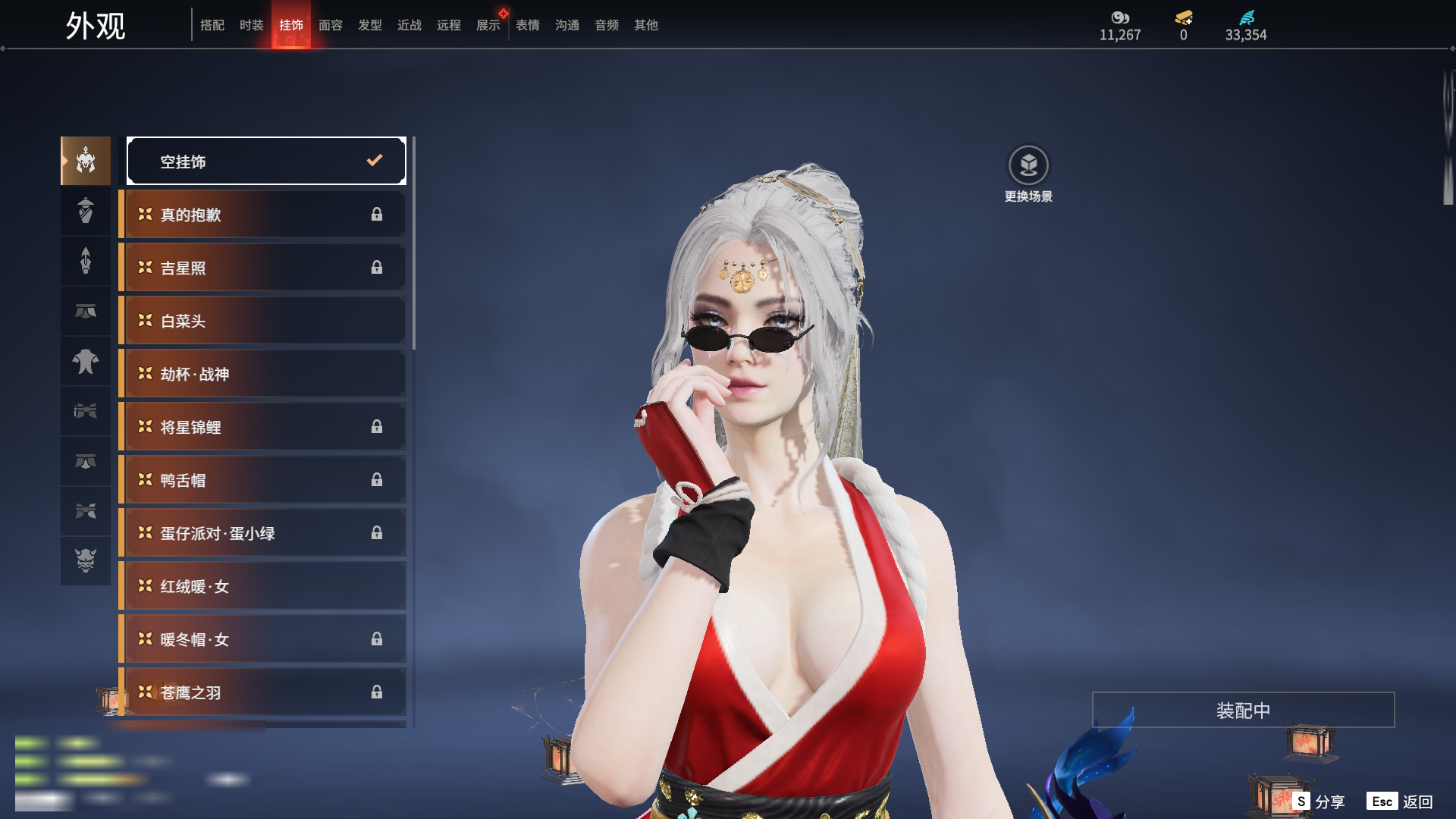
Task: Click the 装配中 equip button
Action: click(x=1243, y=710)
